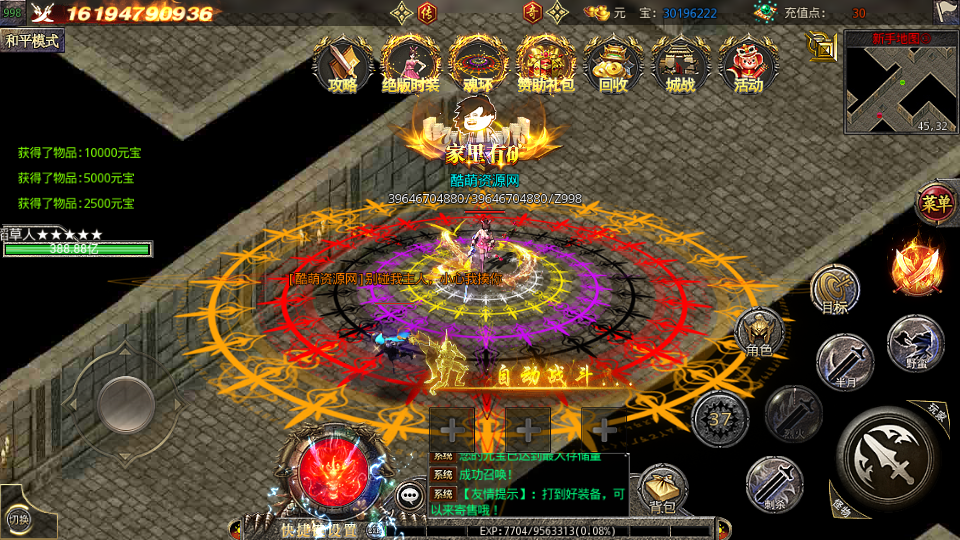Open the 活动 events menu
The image size is (960, 540).
point(747,63)
